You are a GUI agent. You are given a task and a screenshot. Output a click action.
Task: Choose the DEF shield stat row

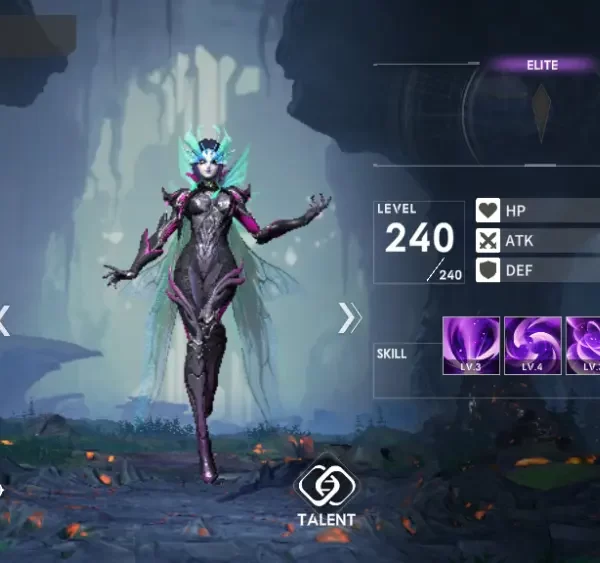[537, 269]
